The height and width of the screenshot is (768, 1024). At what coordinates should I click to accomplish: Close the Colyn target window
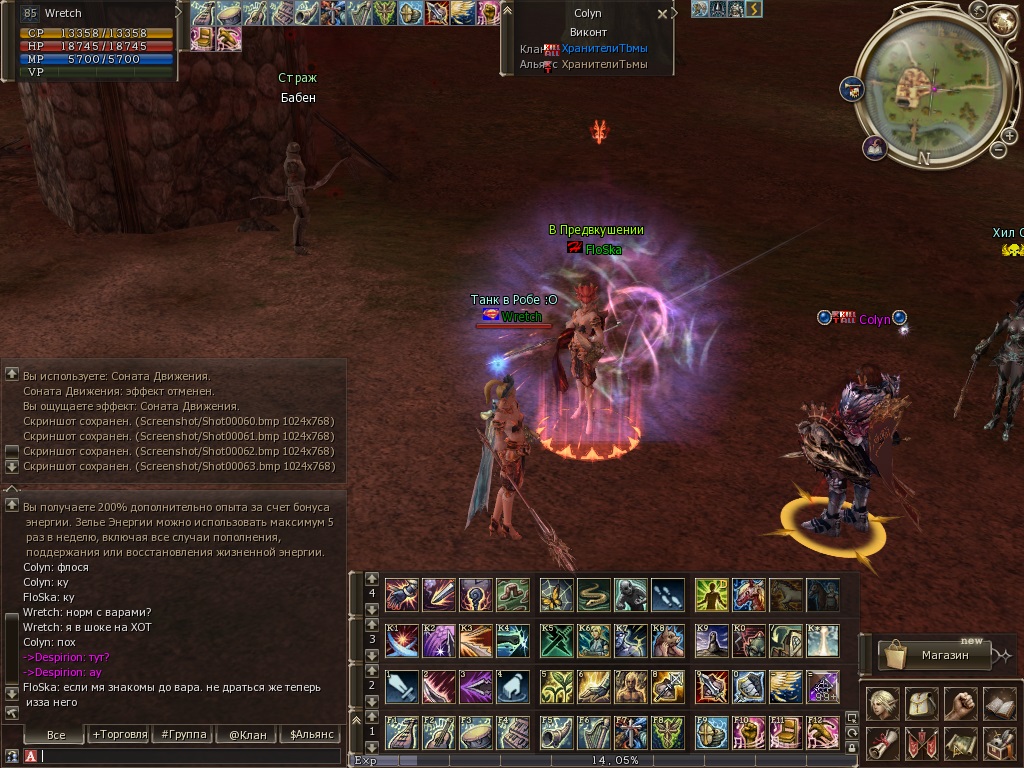(662, 15)
